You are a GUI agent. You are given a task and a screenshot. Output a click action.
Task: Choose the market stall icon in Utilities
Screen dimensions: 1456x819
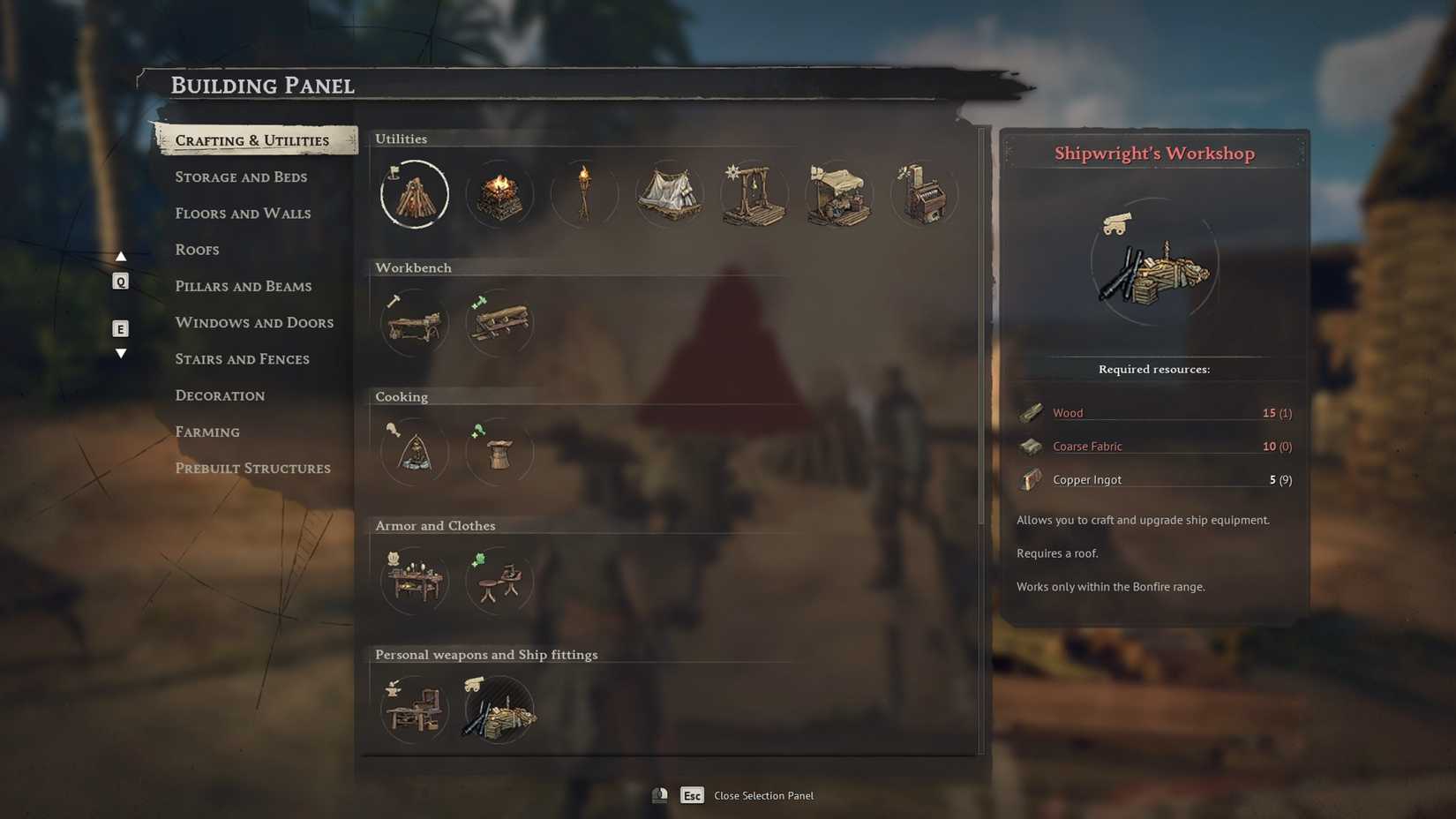click(x=839, y=194)
